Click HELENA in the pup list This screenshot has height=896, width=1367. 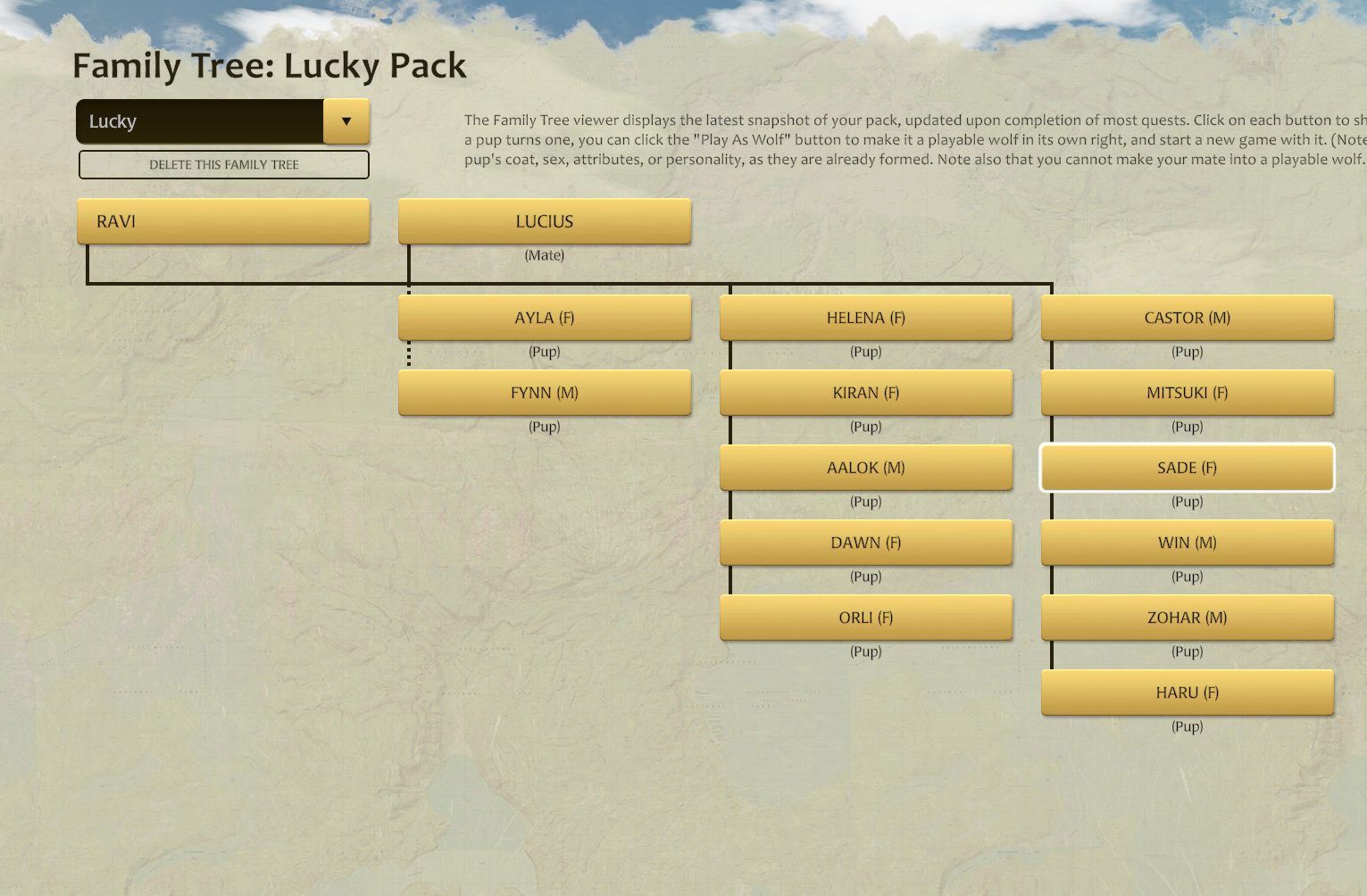point(865,317)
